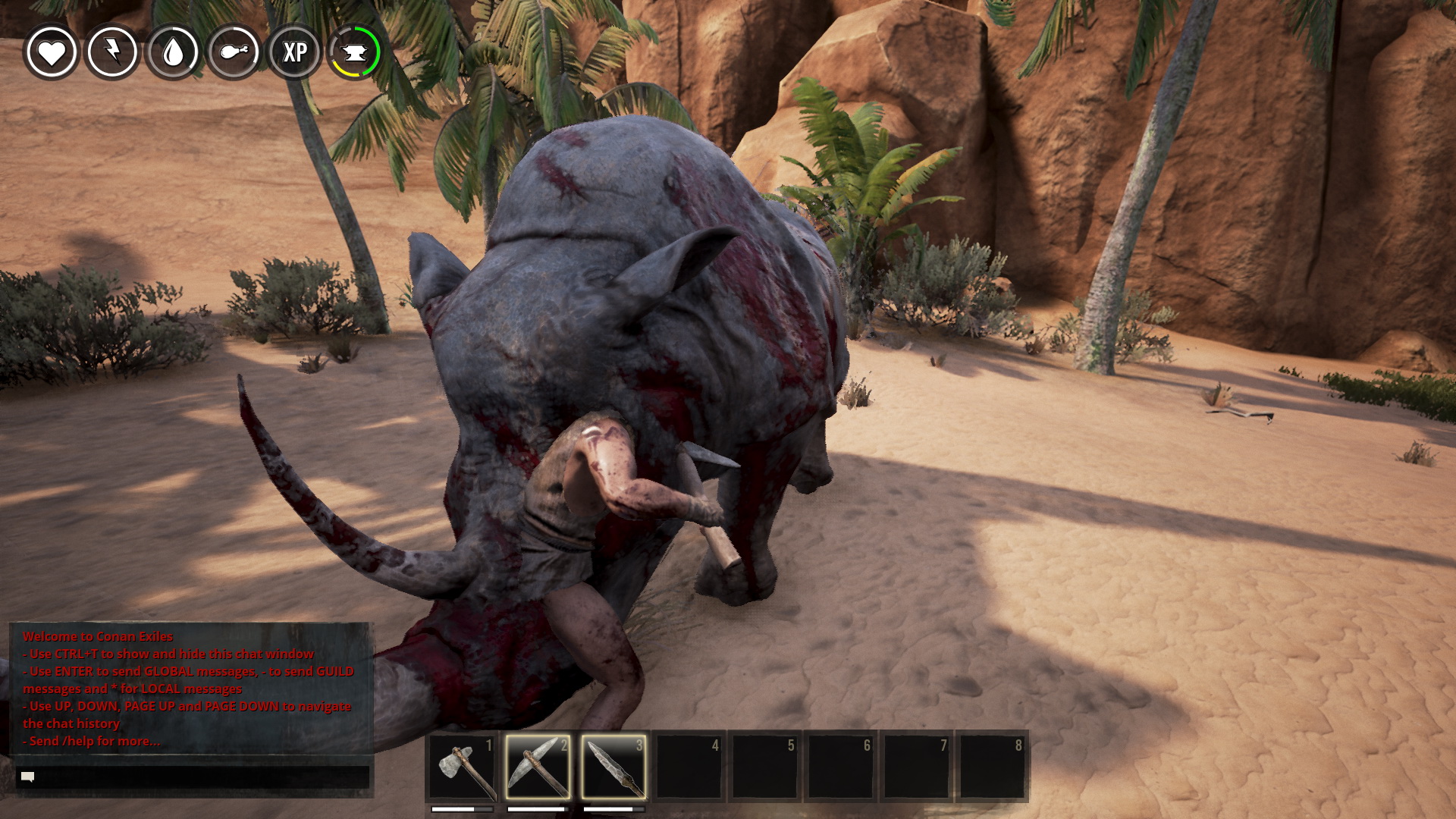Viewport: 1456px width, 819px height.
Task: Click the lightning bolt stamina icon
Action: [x=112, y=52]
